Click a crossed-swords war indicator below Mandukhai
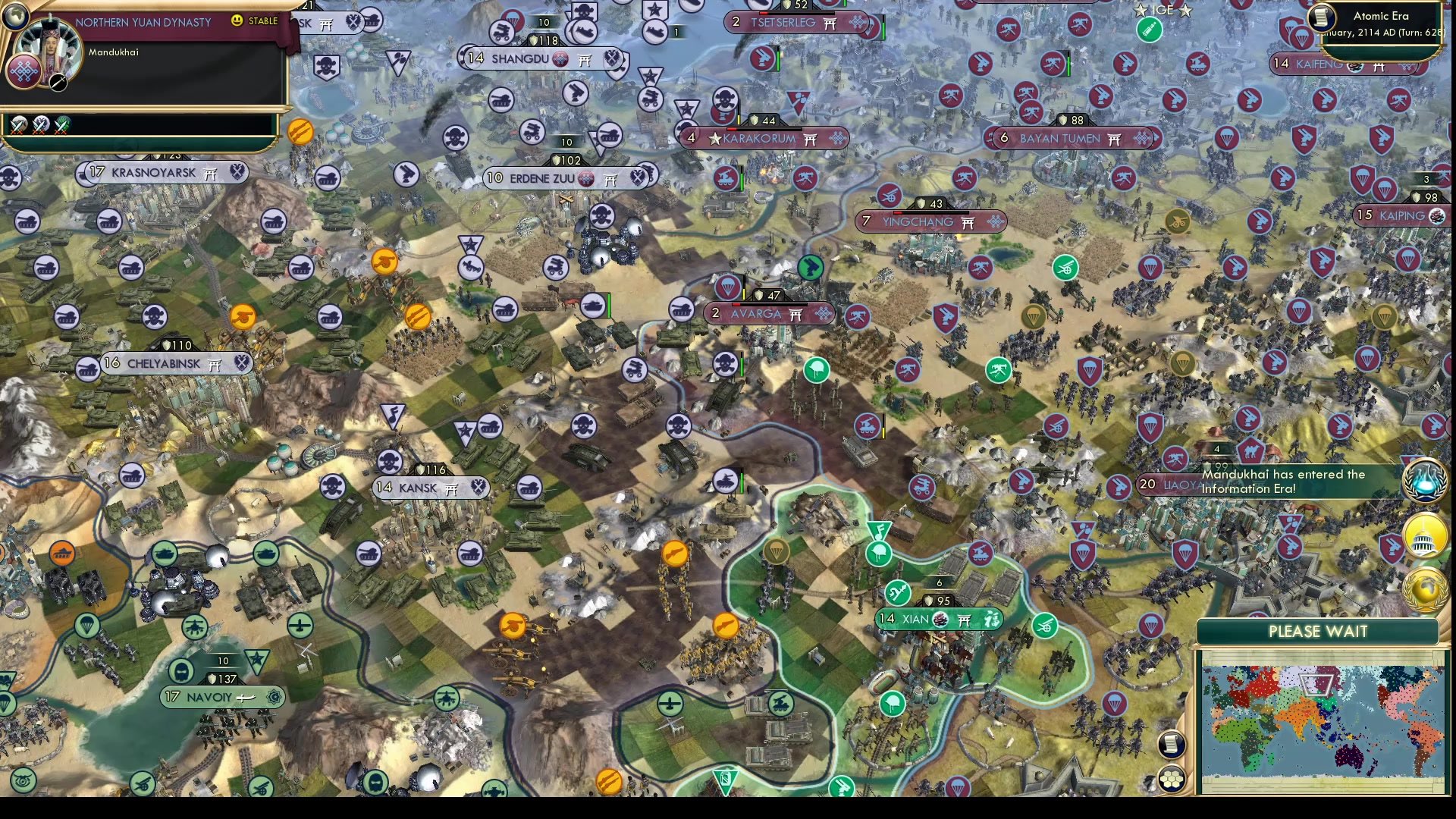This screenshot has width=1456, height=819. [18, 126]
